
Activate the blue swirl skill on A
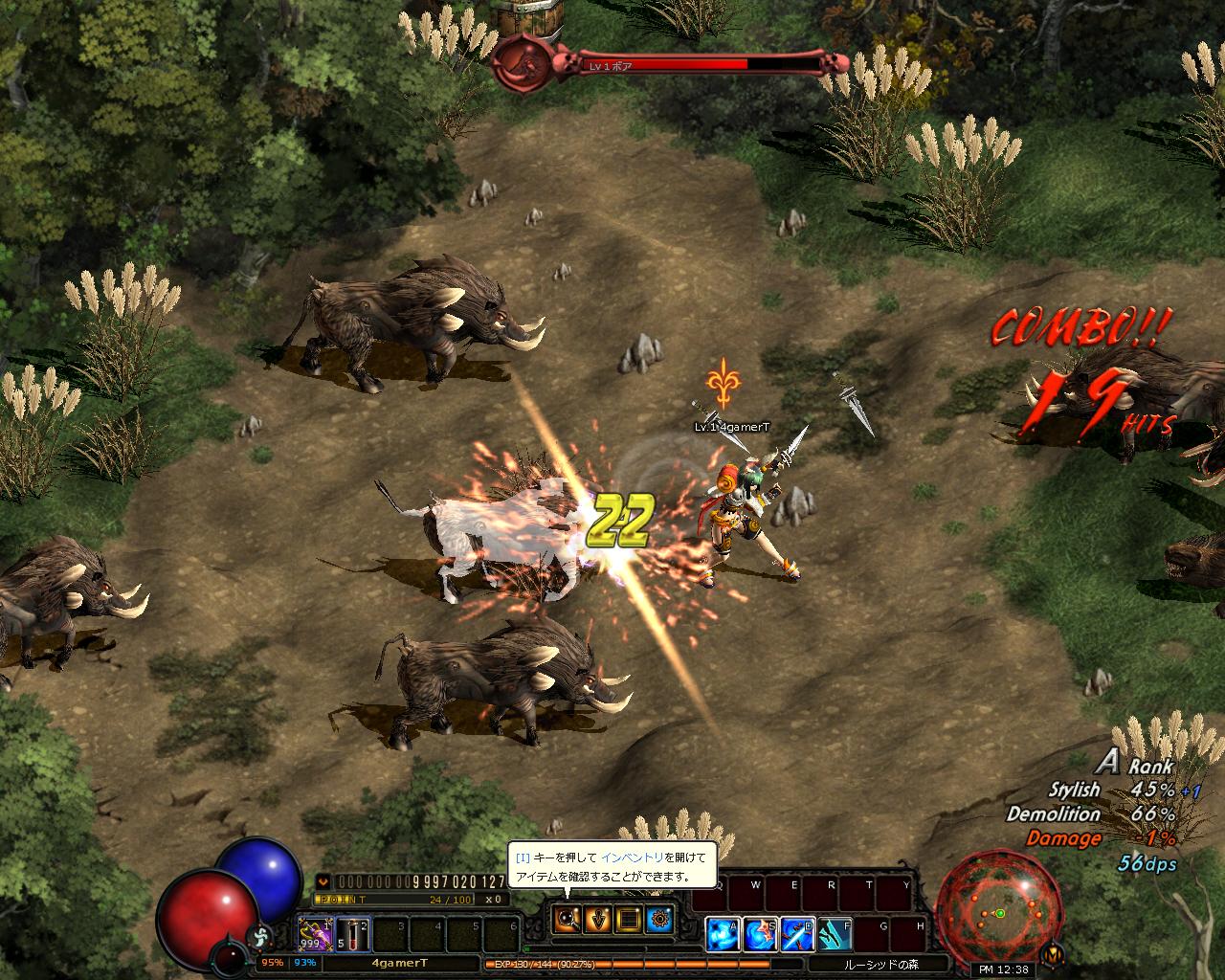tap(722, 934)
